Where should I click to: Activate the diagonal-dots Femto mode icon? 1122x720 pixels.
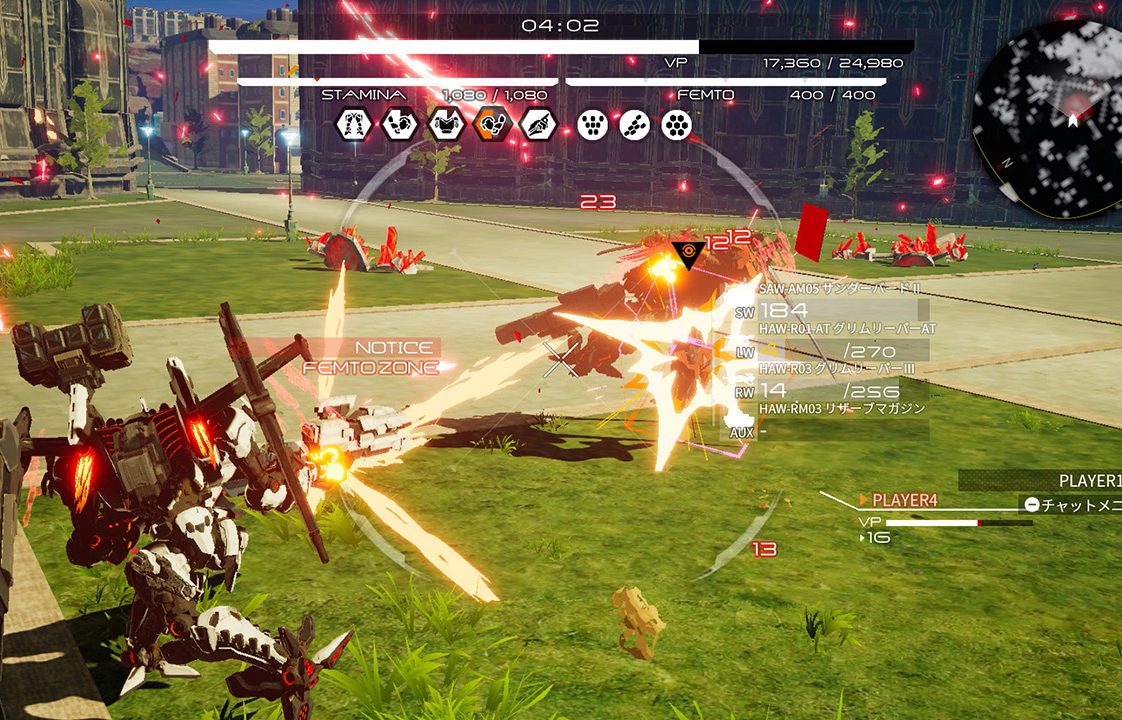click(x=635, y=124)
